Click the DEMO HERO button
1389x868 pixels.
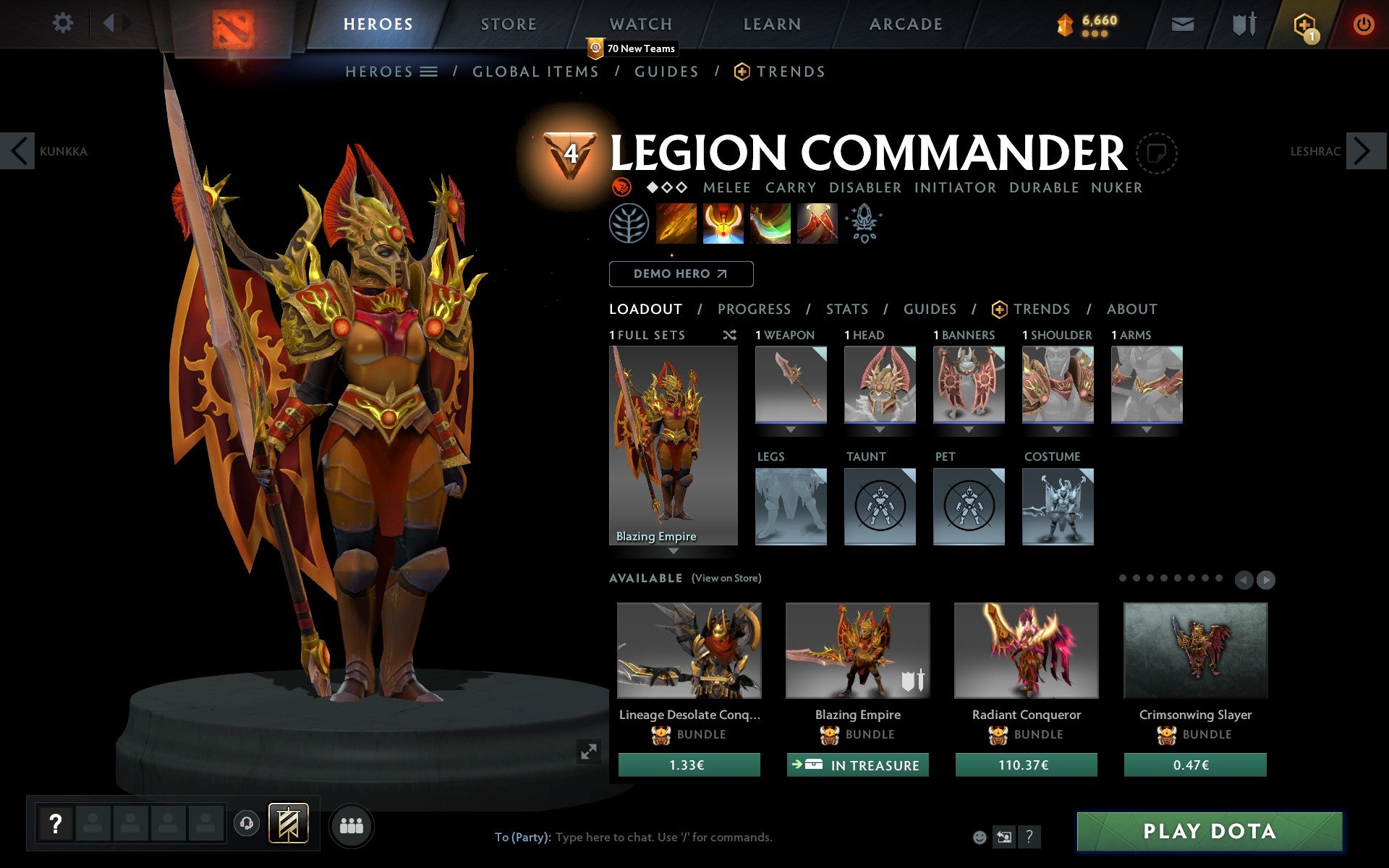pos(680,274)
